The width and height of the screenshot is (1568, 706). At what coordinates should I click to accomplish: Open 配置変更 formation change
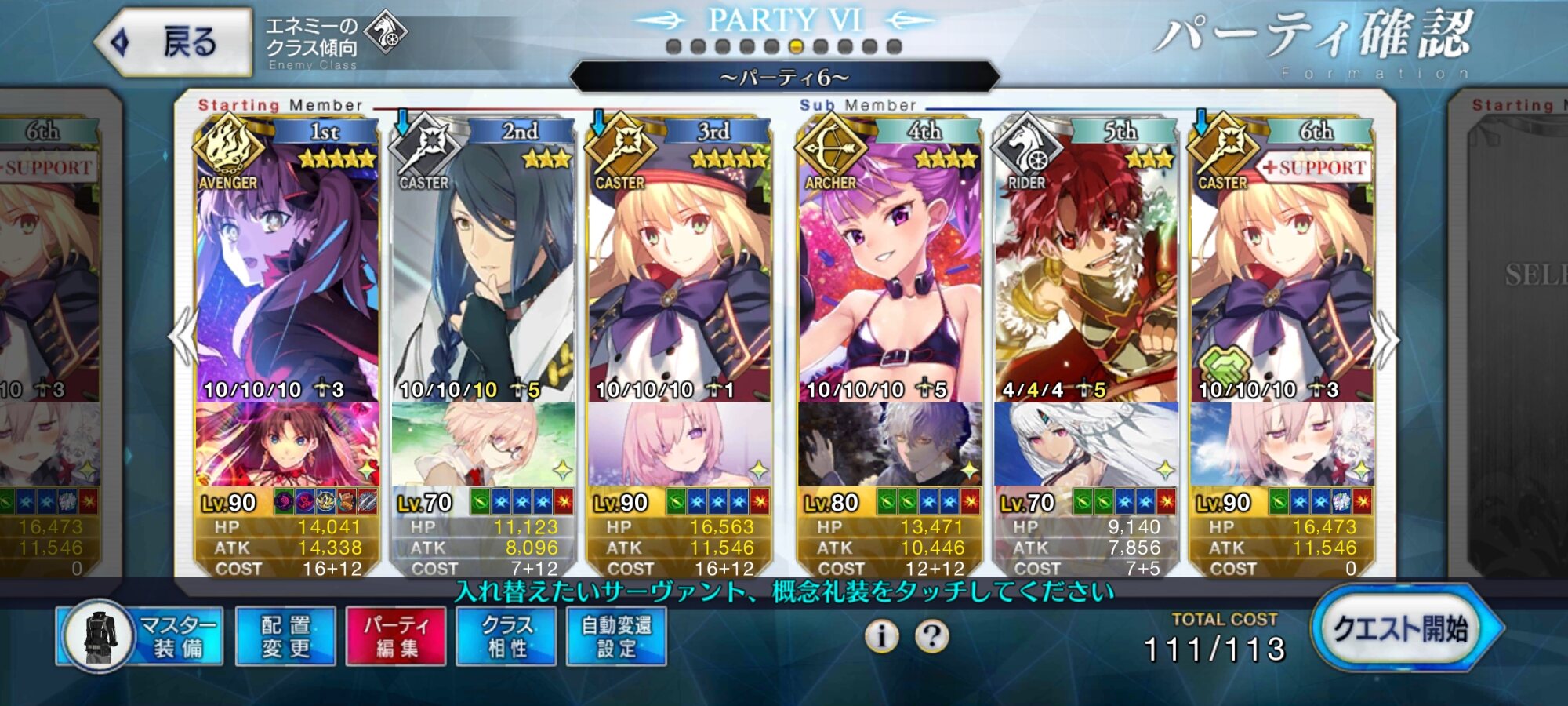tap(285, 636)
